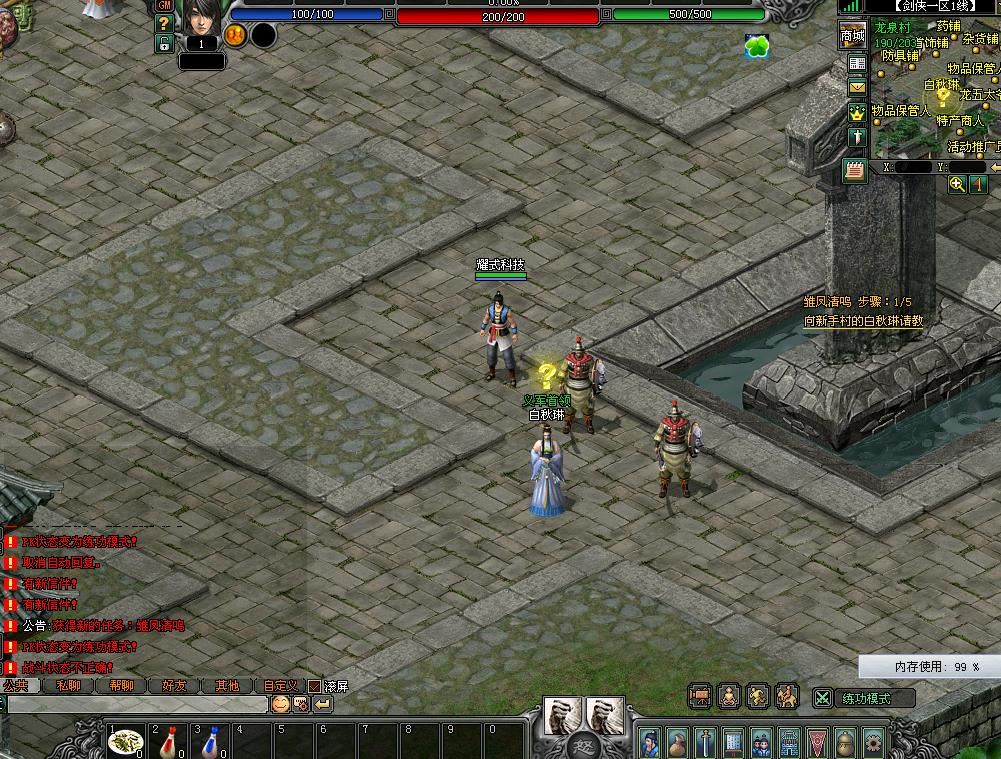
Task: Click into the chat input box
Action: pos(135,704)
